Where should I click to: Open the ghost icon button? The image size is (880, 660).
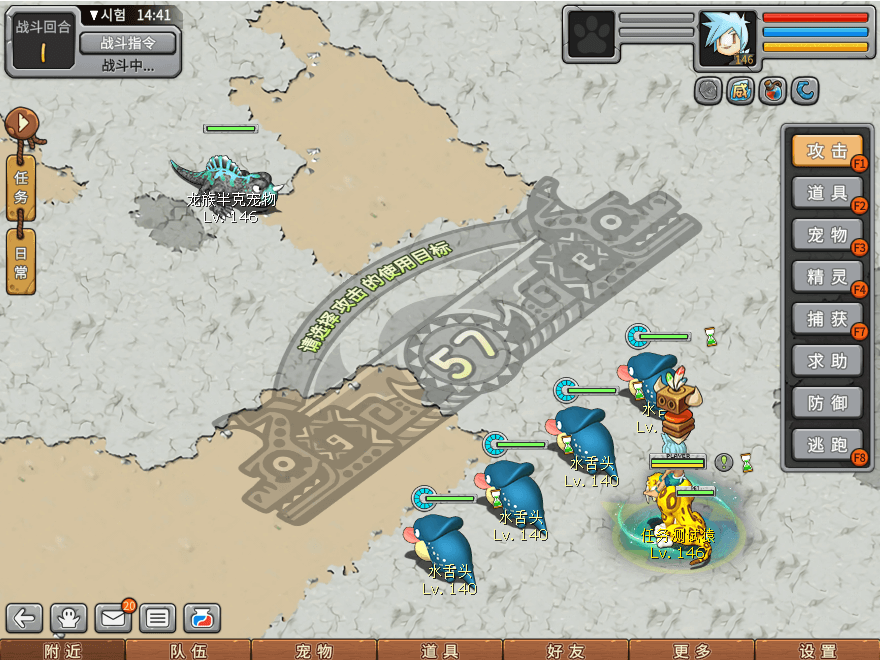pyautogui.click(x=68, y=618)
